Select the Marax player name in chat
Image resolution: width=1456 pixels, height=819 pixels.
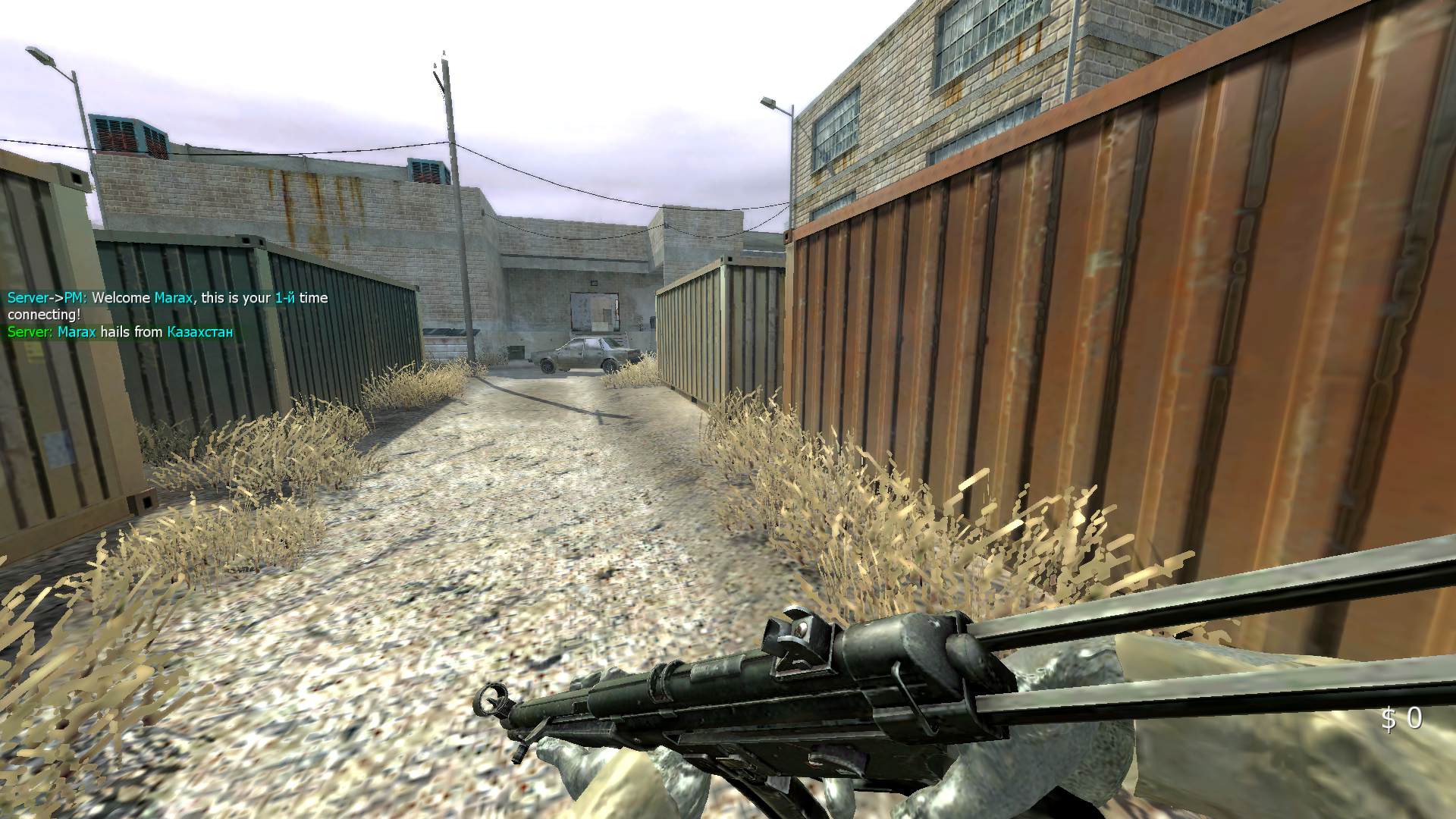pyautogui.click(x=172, y=298)
